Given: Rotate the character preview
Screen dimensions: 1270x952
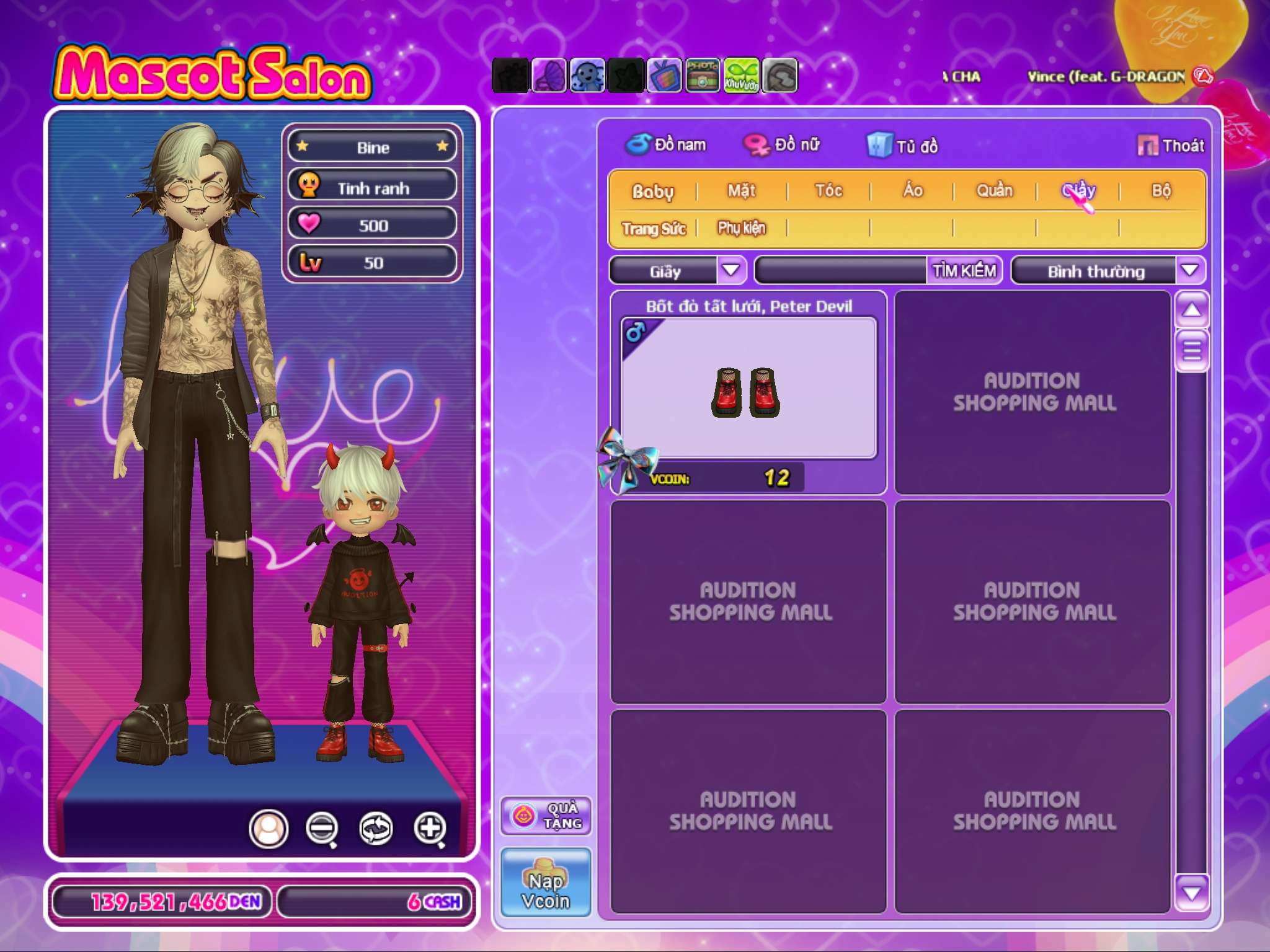Looking at the screenshot, I should coord(376,828).
